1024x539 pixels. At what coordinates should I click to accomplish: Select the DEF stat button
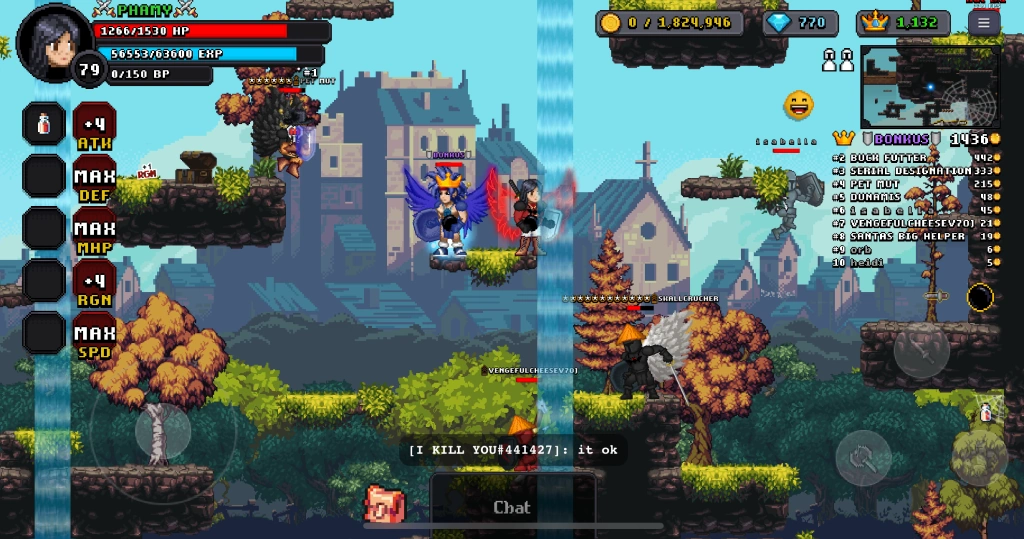95,178
